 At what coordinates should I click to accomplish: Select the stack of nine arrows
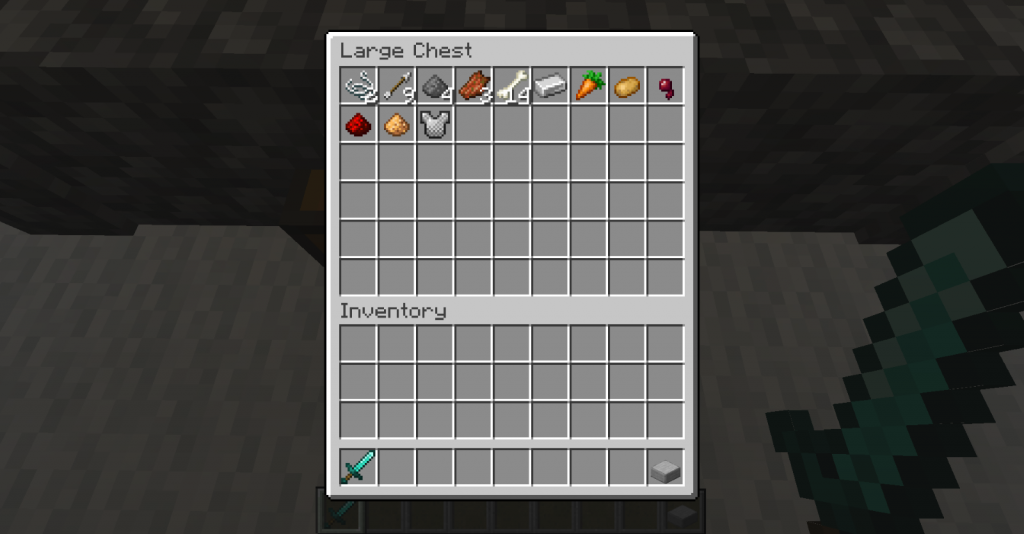point(397,86)
